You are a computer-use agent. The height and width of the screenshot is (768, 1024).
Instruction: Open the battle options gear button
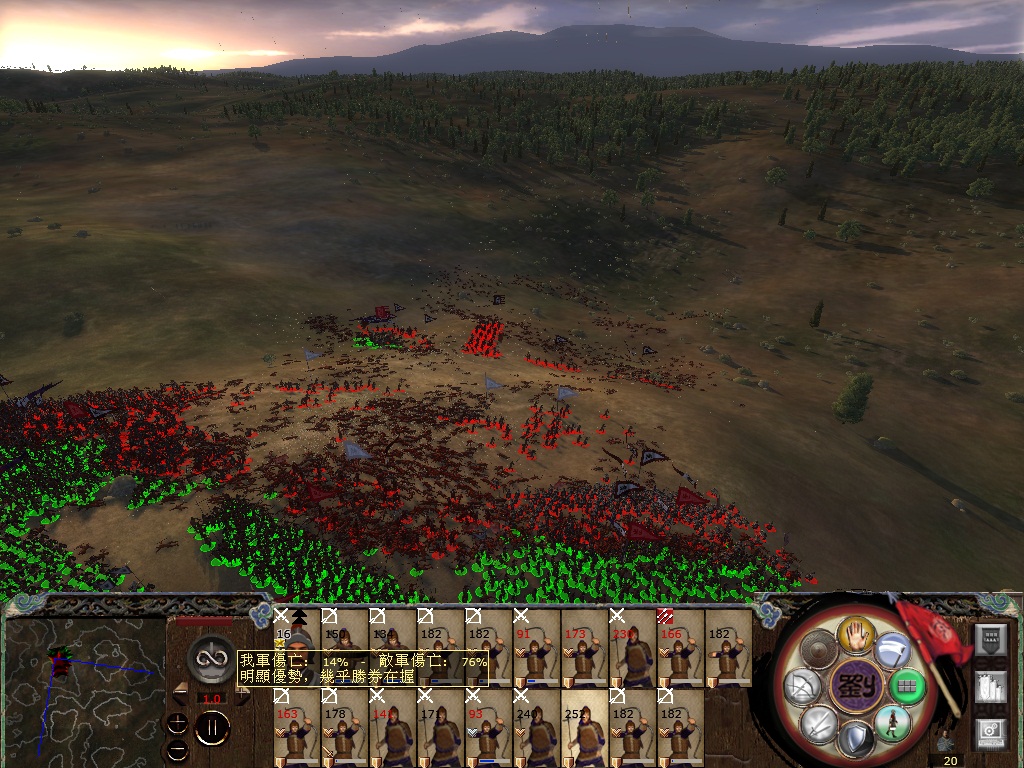(990, 732)
